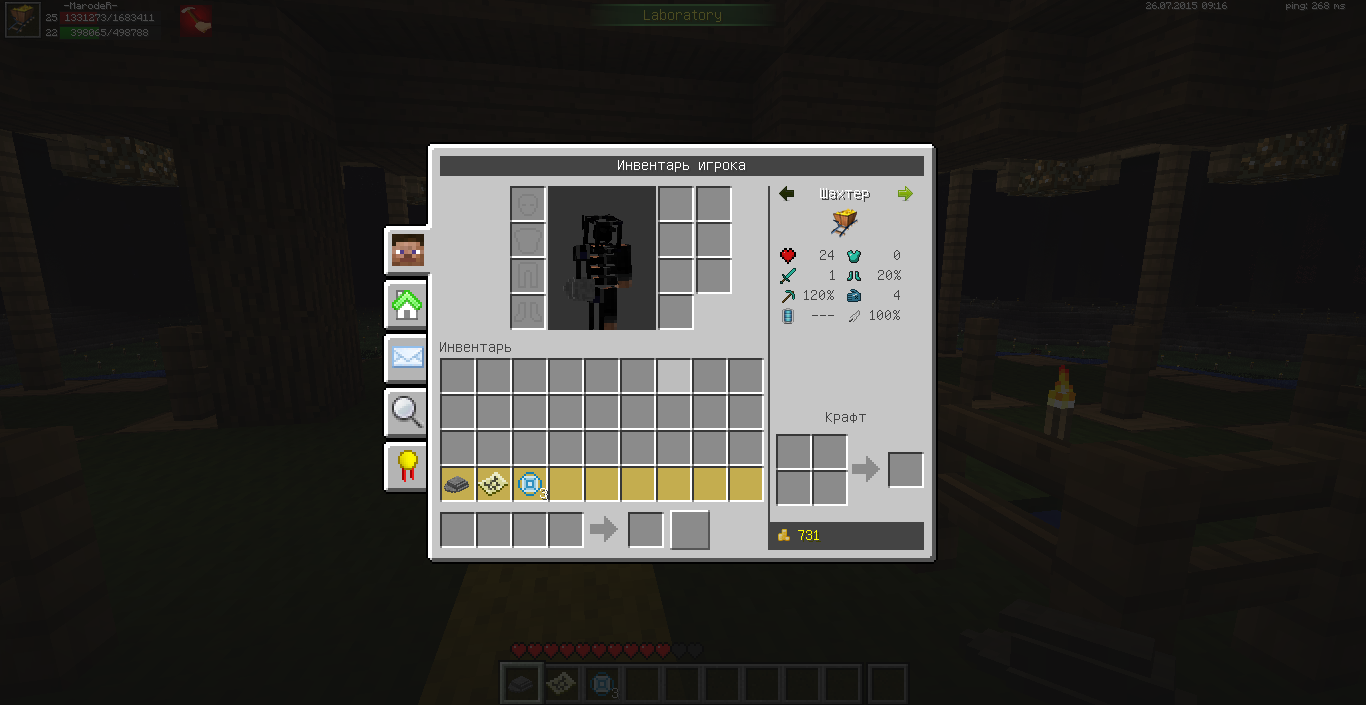Open the gold medal achievements tab
This screenshot has width=1366, height=705.
[407, 465]
